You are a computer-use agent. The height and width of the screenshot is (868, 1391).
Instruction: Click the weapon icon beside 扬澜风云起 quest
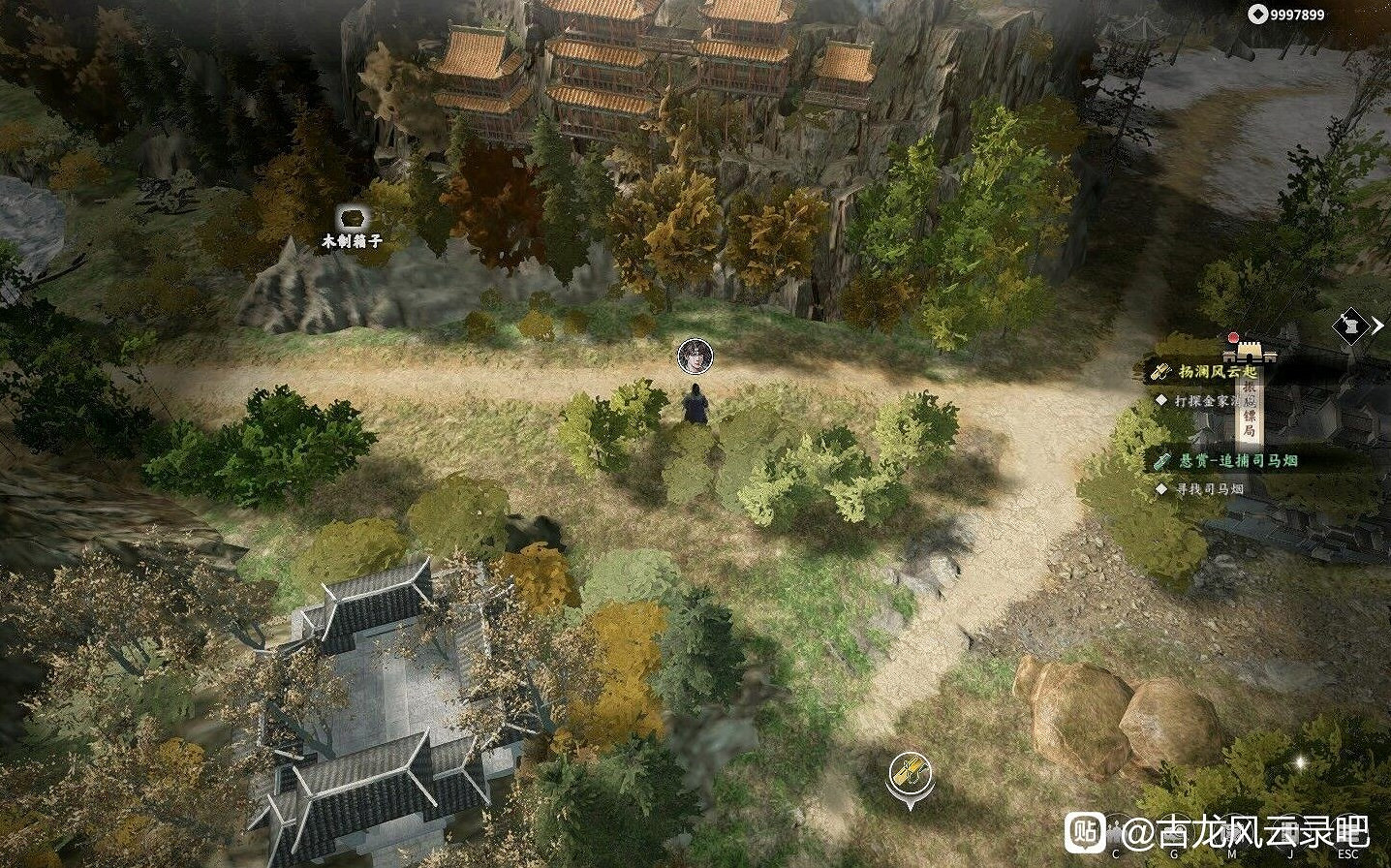(x=1161, y=370)
